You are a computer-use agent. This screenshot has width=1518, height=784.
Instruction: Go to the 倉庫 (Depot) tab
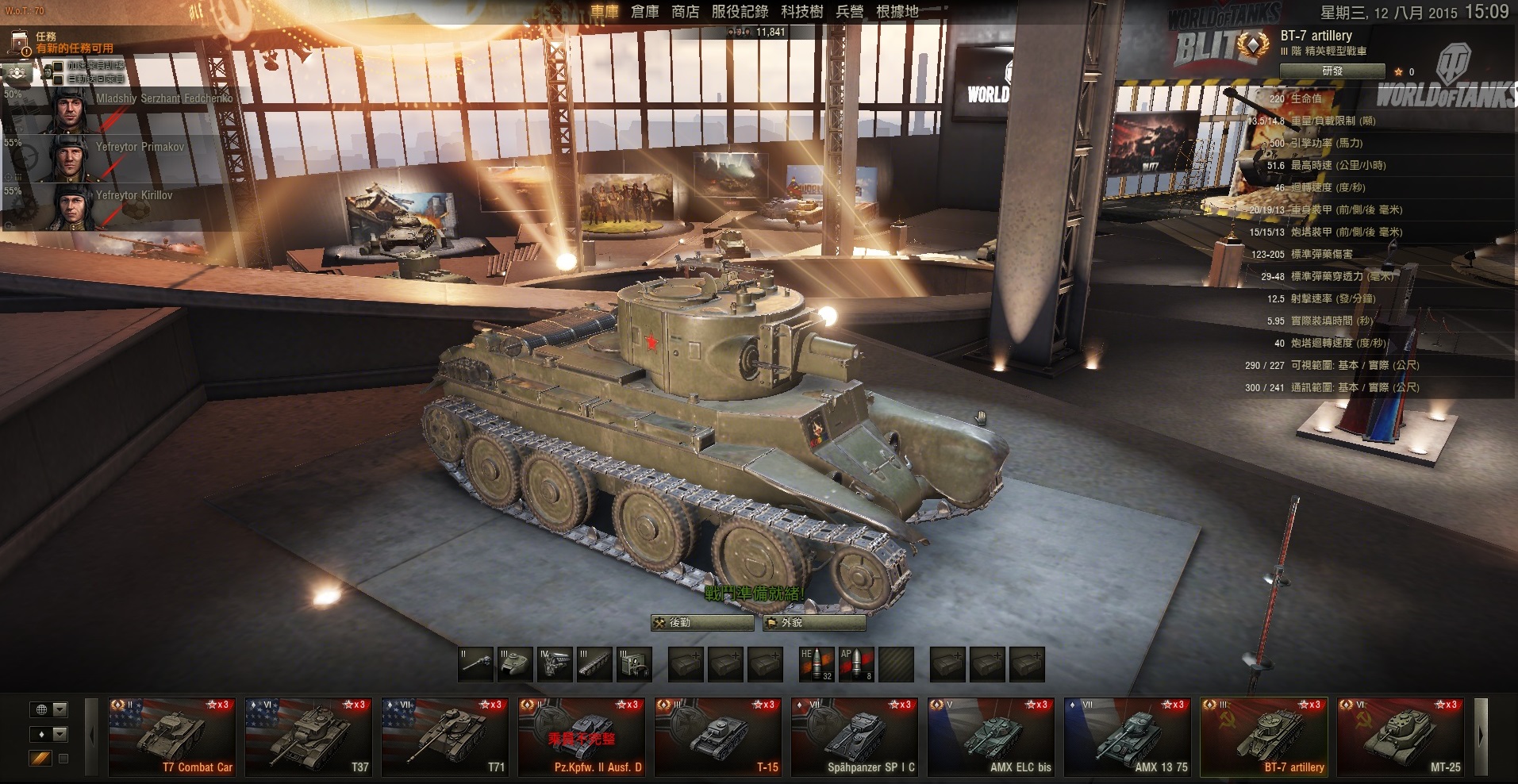tap(644, 12)
